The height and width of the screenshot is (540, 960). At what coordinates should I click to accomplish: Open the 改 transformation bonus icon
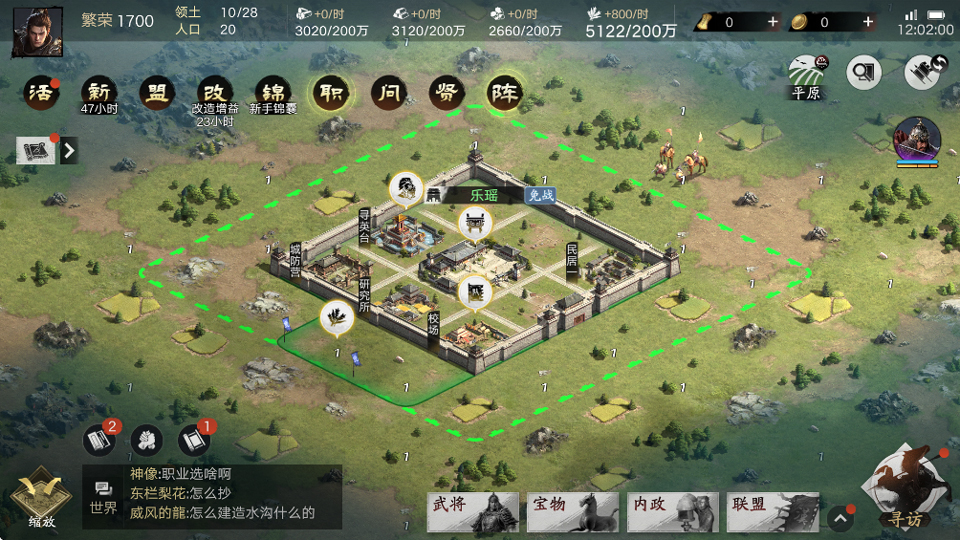[x=213, y=94]
